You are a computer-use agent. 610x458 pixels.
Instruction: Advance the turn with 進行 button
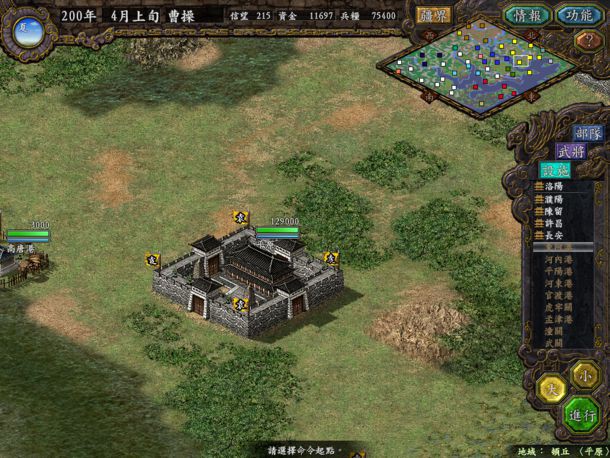pos(582,415)
